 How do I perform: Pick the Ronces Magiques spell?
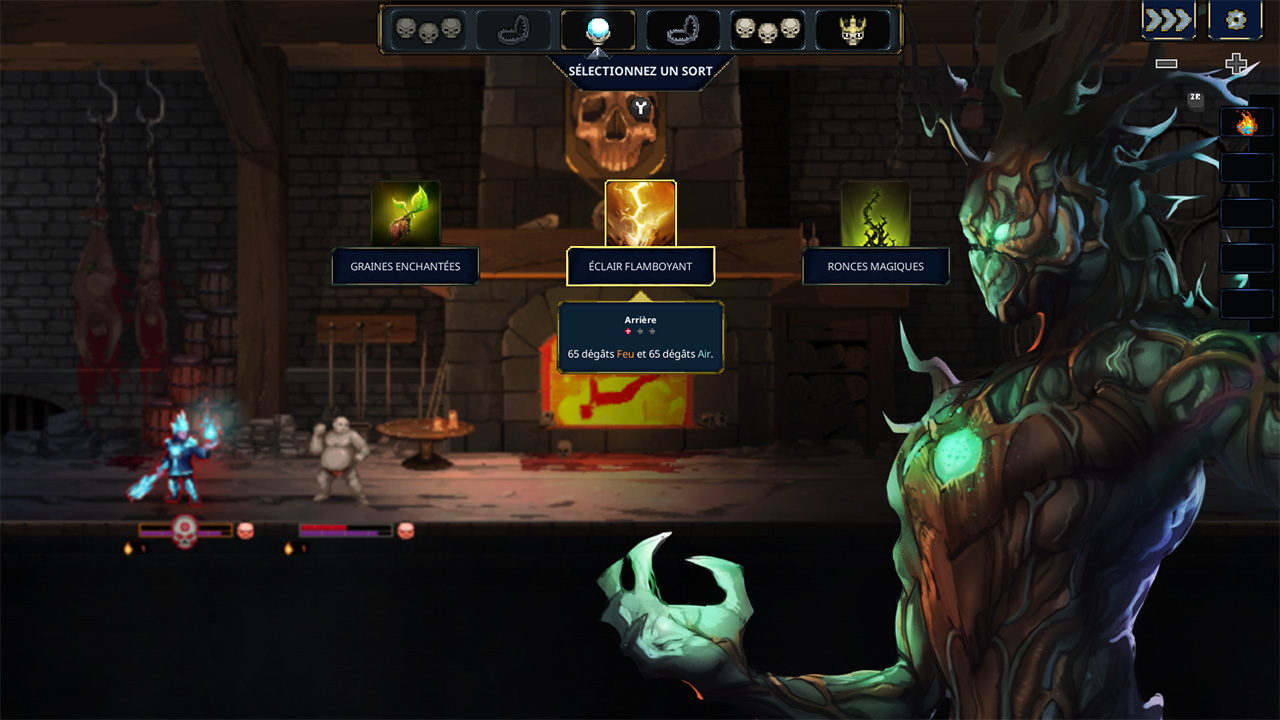coord(875,267)
